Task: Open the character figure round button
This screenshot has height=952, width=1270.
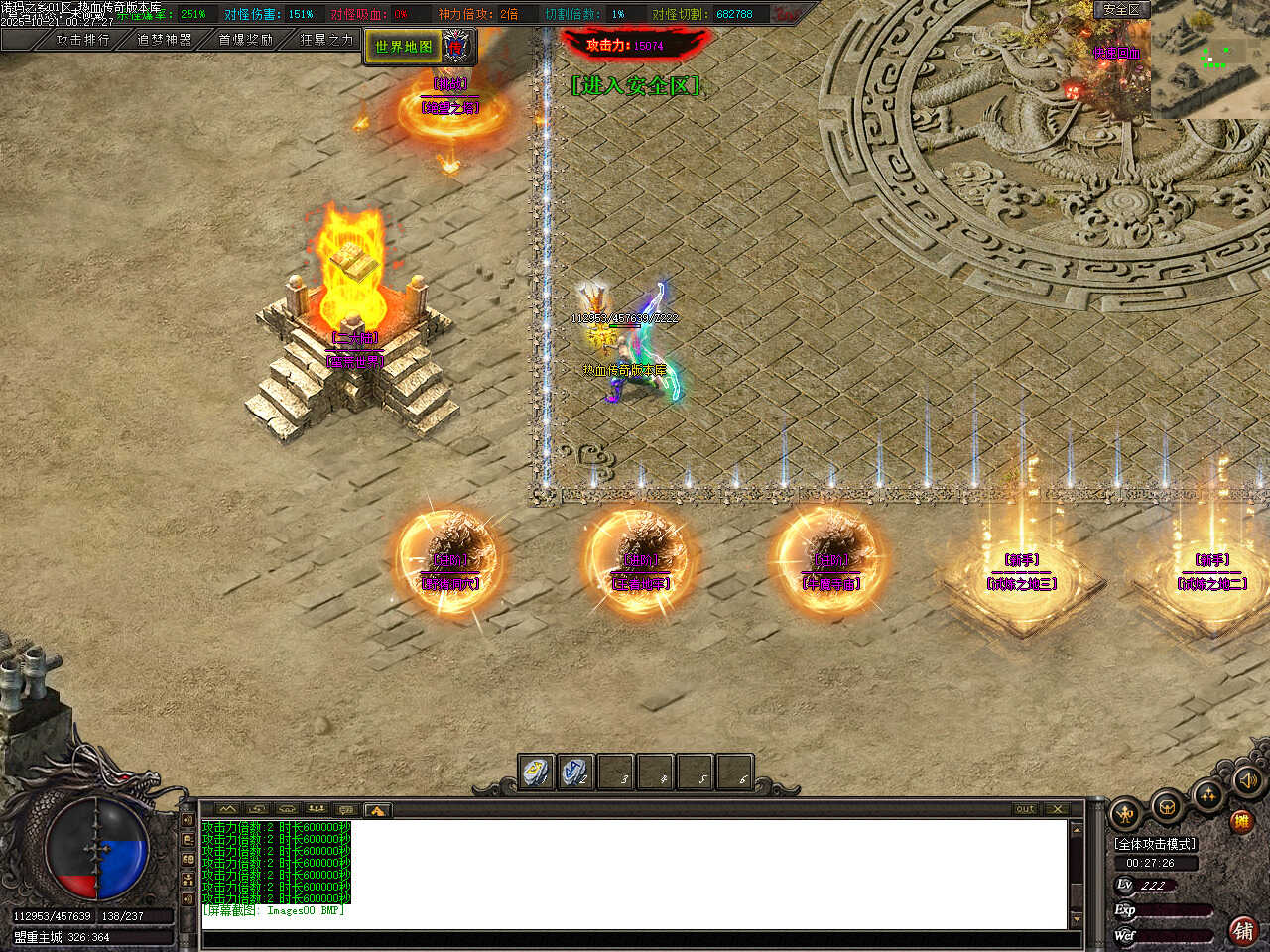Action: coord(1126,815)
